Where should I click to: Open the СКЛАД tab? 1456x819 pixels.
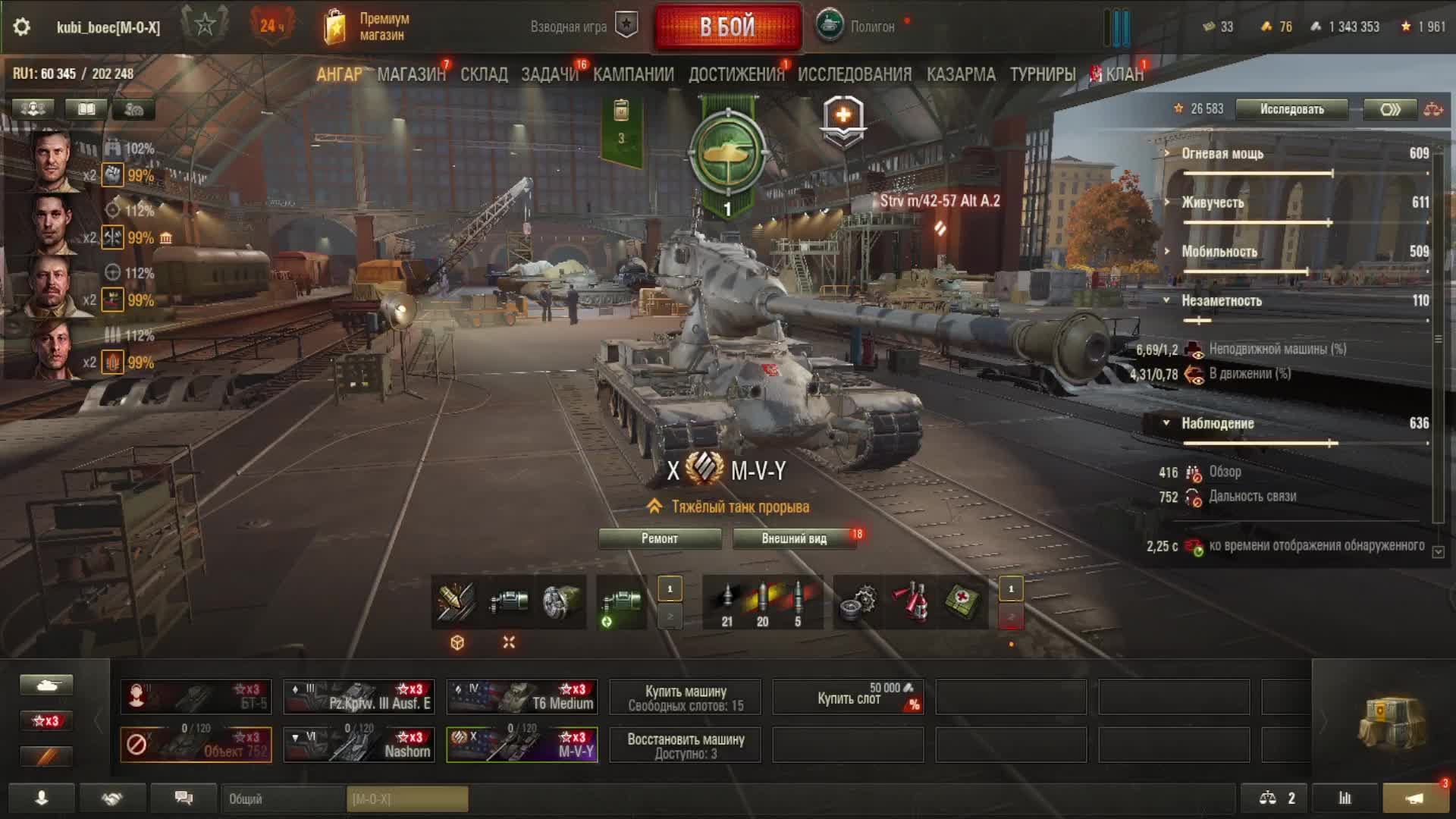(x=484, y=74)
